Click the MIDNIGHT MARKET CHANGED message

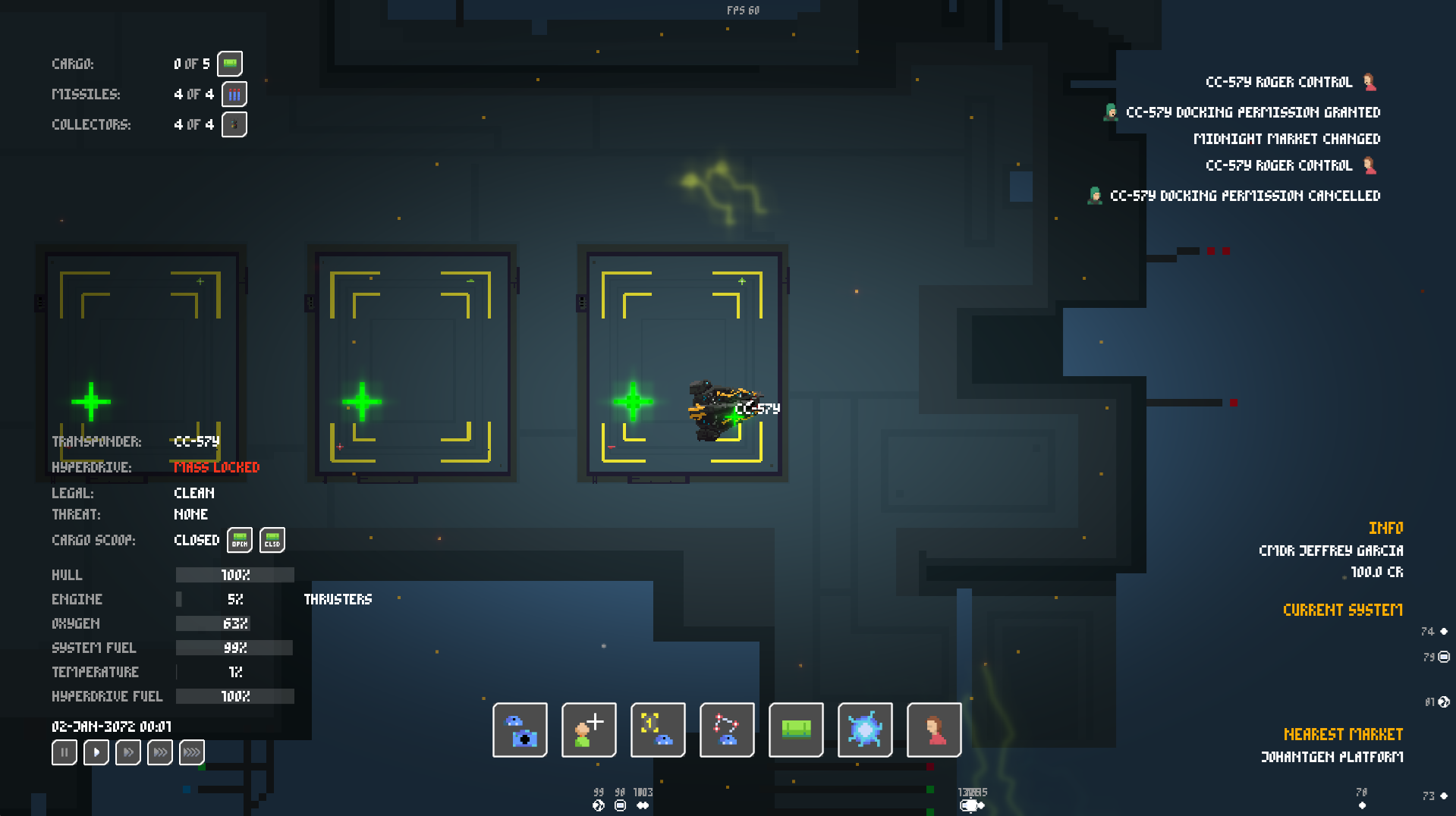point(1288,139)
